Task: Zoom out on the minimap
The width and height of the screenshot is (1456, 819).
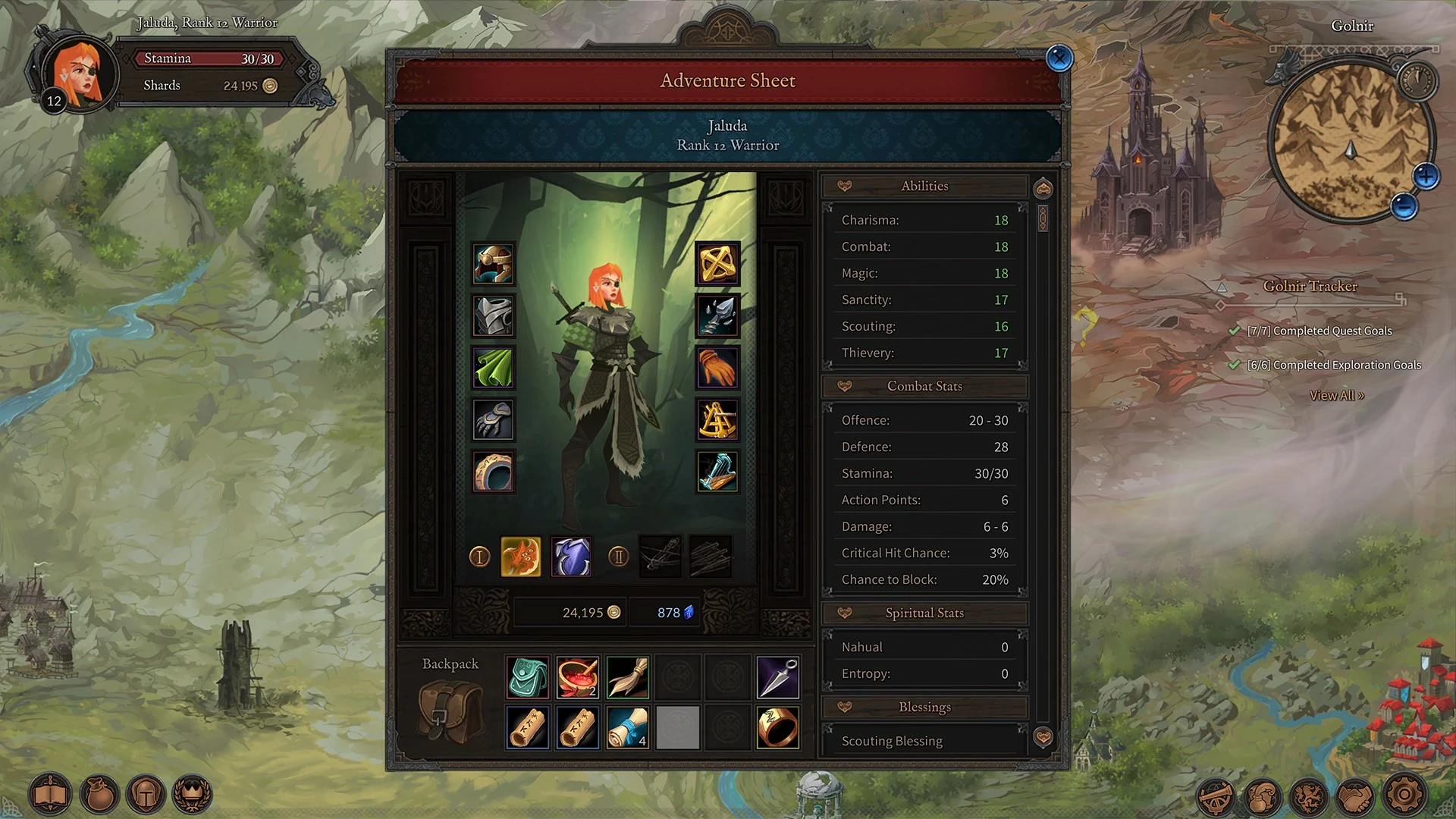Action: point(1404,206)
